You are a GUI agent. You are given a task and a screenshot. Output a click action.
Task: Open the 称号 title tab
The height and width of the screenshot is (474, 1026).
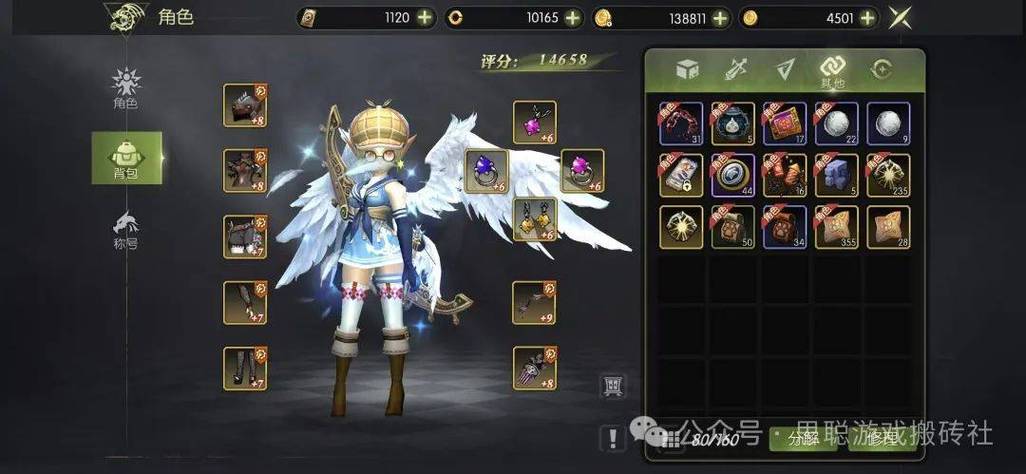pyautogui.click(x=126, y=229)
